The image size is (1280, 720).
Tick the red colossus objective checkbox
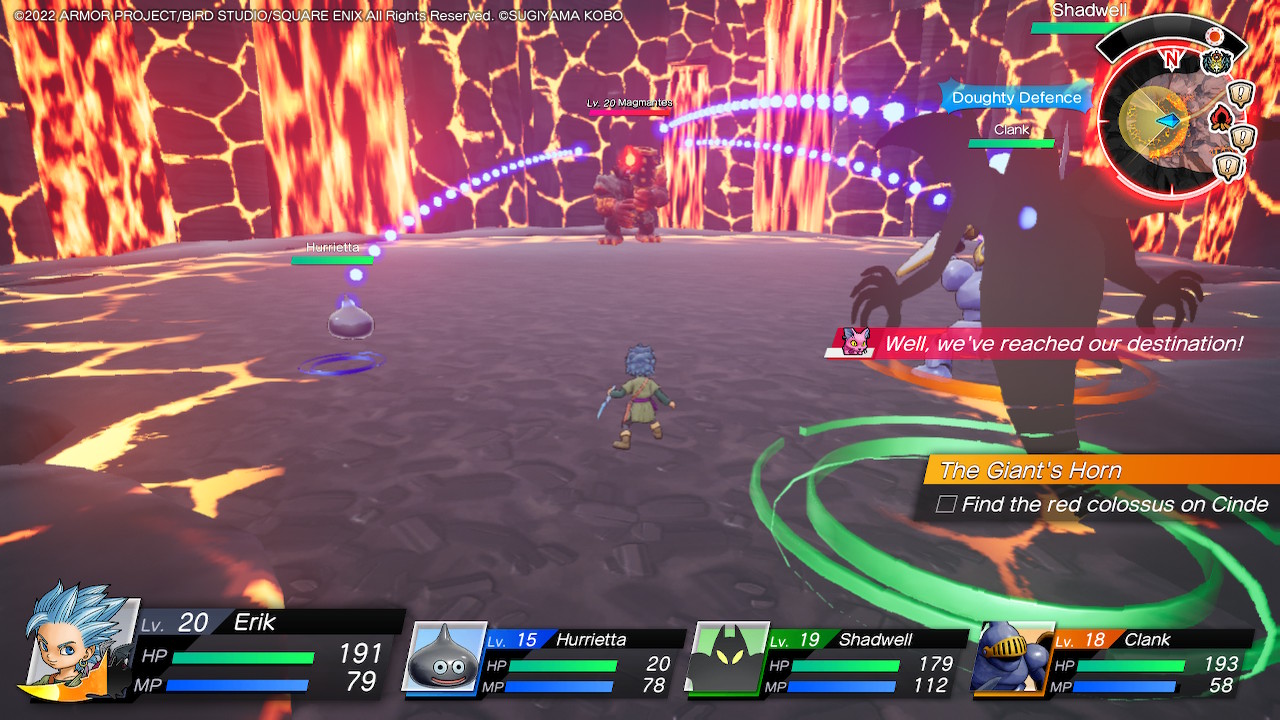pyautogui.click(x=945, y=504)
